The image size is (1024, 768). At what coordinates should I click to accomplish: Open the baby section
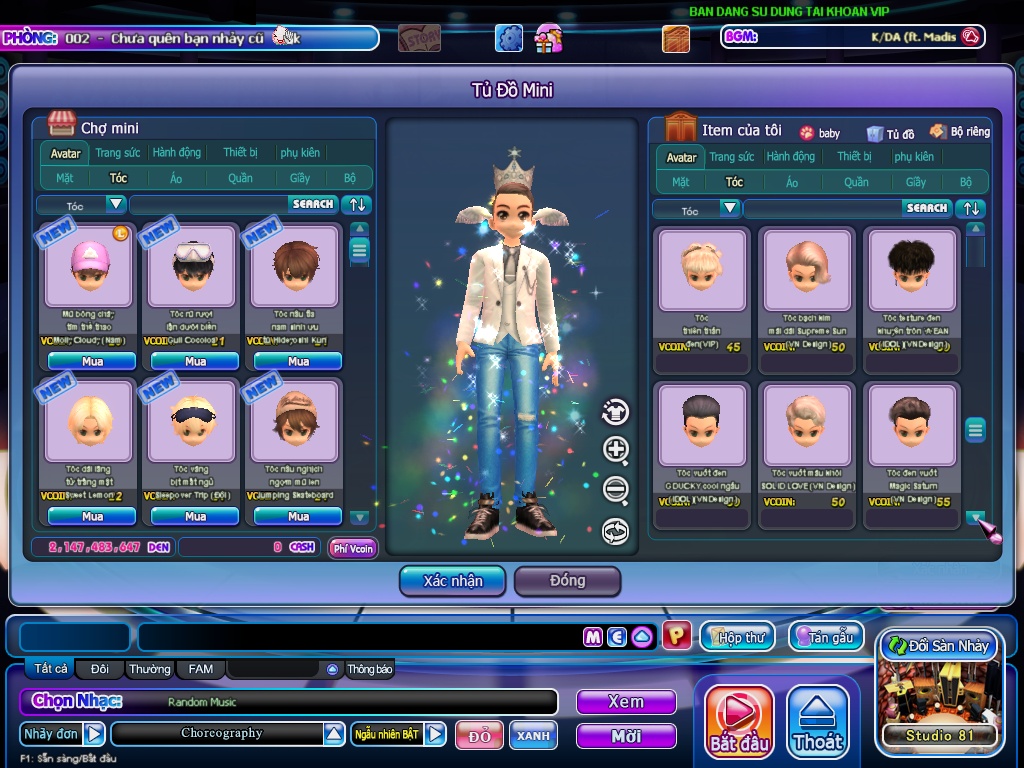click(x=820, y=133)
